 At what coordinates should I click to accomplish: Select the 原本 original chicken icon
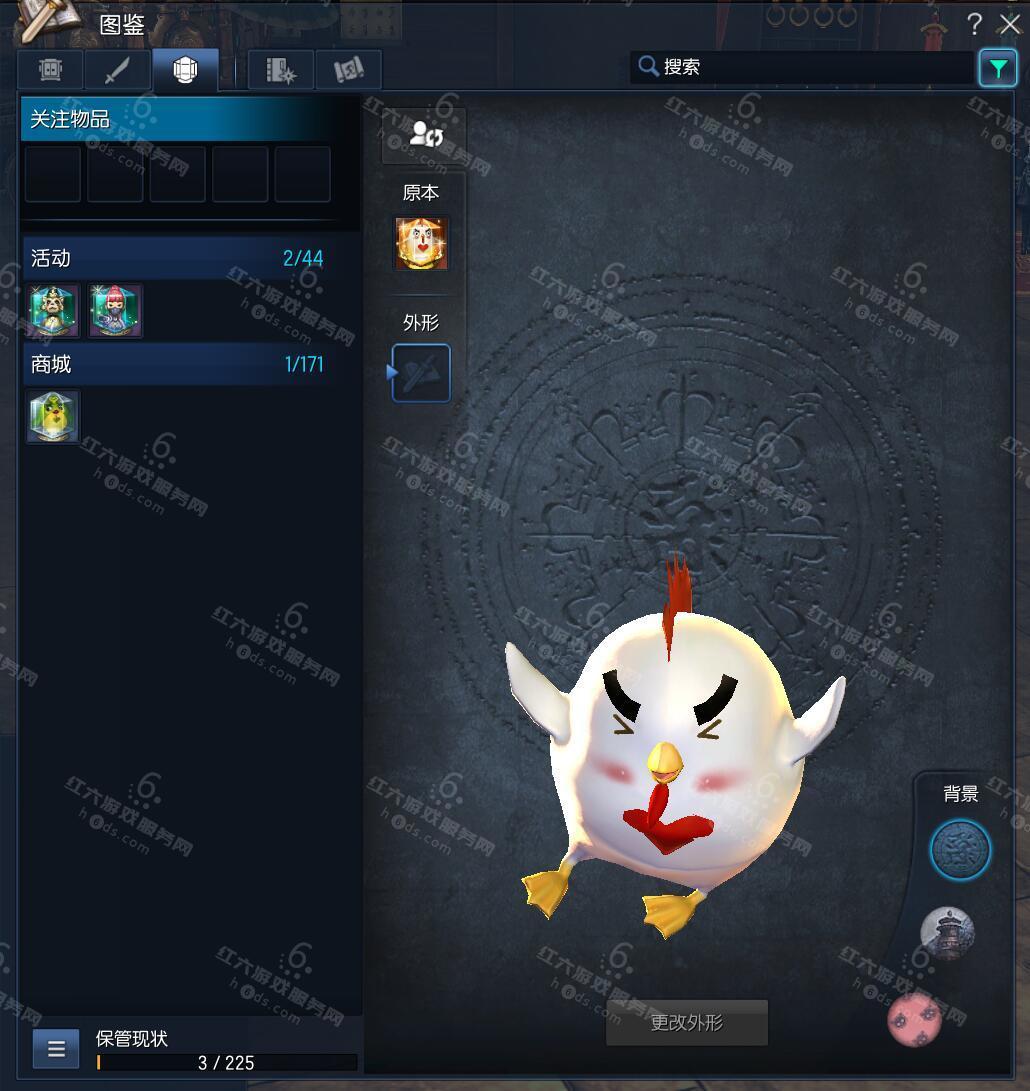[x=421, y=243]
